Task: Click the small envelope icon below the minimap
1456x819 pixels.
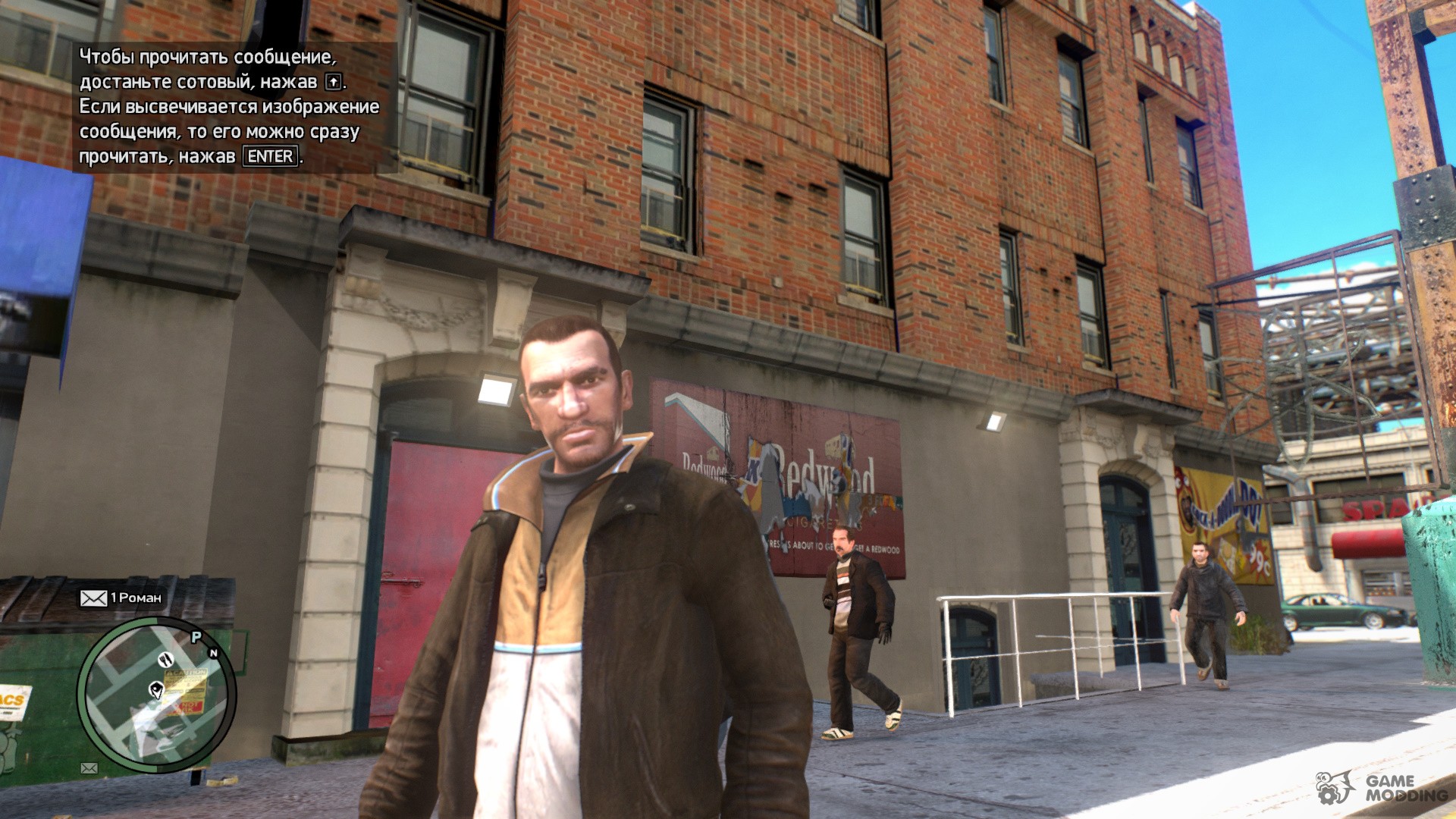Action: coord(89,768)
